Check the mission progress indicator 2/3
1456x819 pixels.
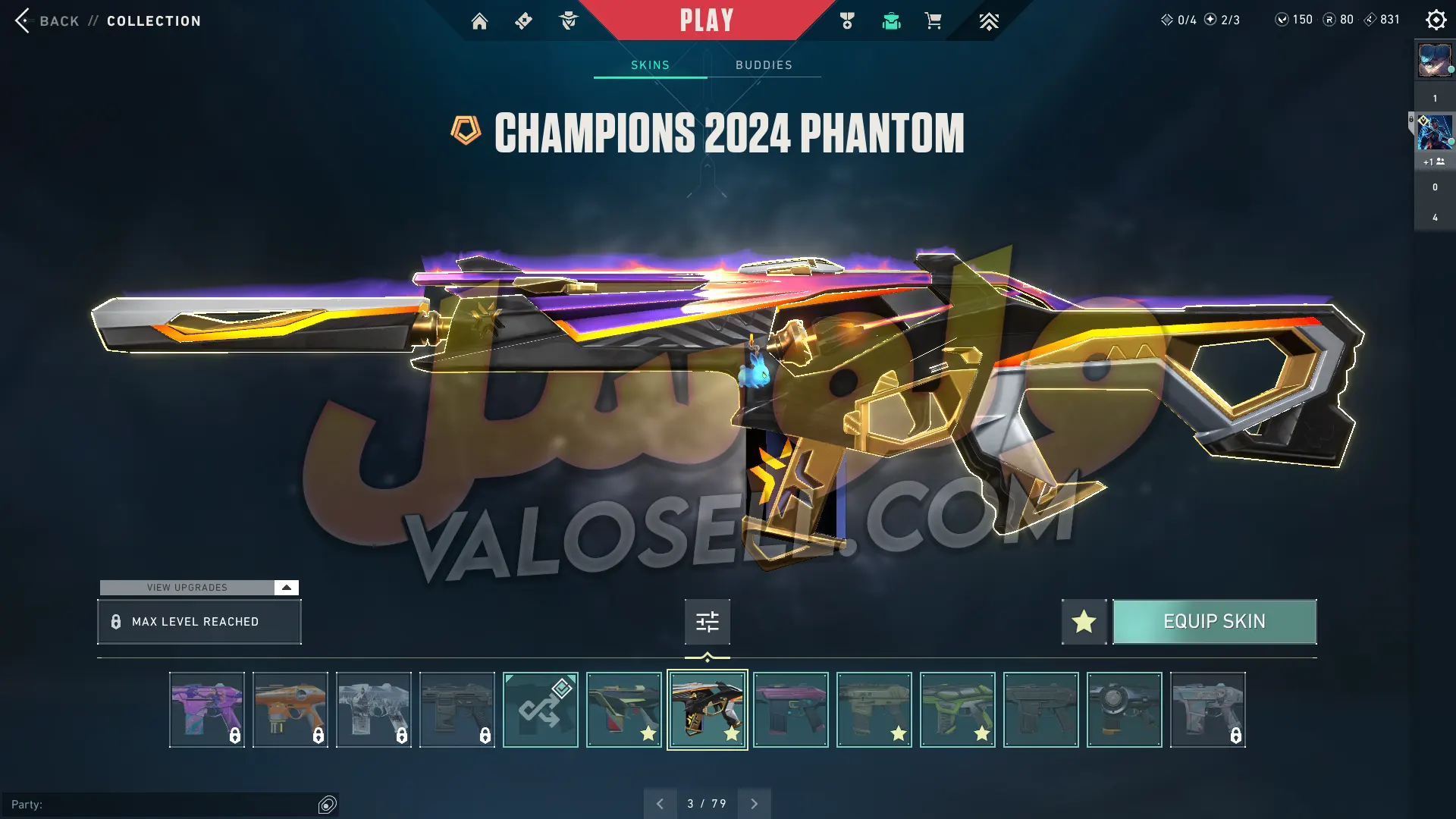1223,20
